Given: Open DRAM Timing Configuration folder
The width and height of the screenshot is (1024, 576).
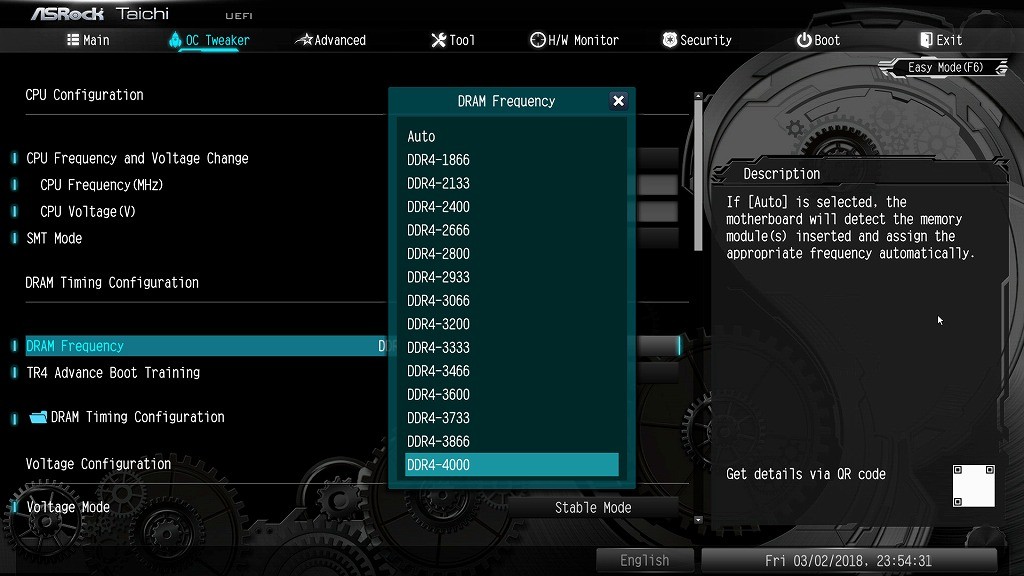Looking at the screenshot, I should coord(137,417).
